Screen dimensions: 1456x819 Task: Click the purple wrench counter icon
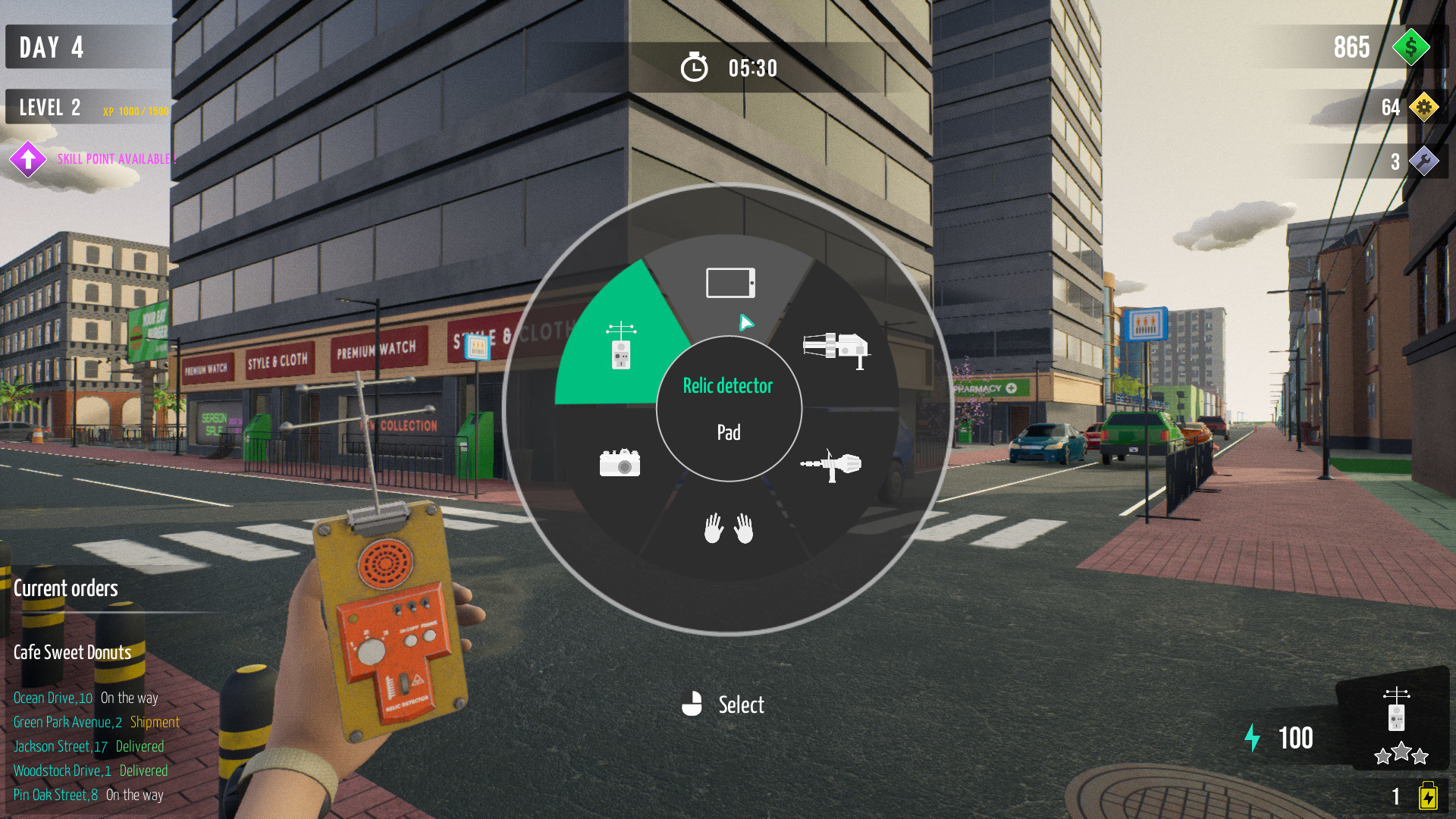pyautogui.click(x=1426, y=161)
